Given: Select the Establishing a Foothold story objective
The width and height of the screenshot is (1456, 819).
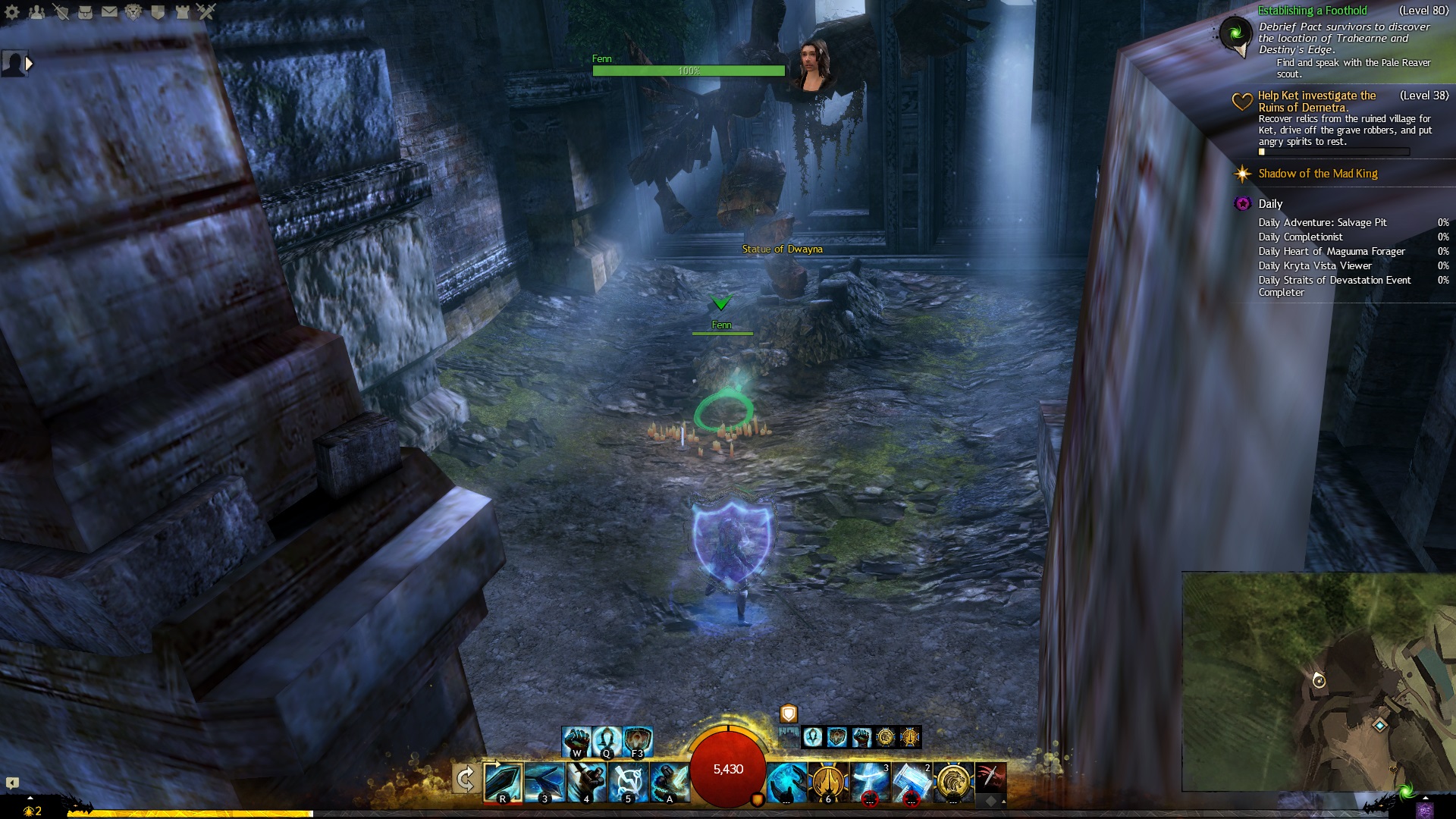Looking at the screenshot, I should [1312, 11].
